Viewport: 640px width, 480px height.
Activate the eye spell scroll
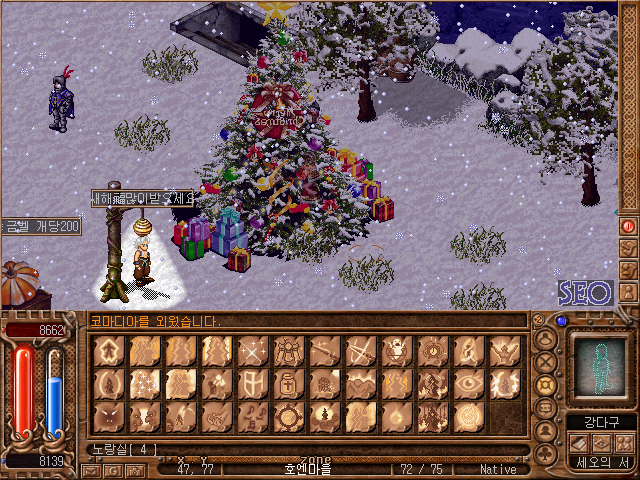pos(468,383)
